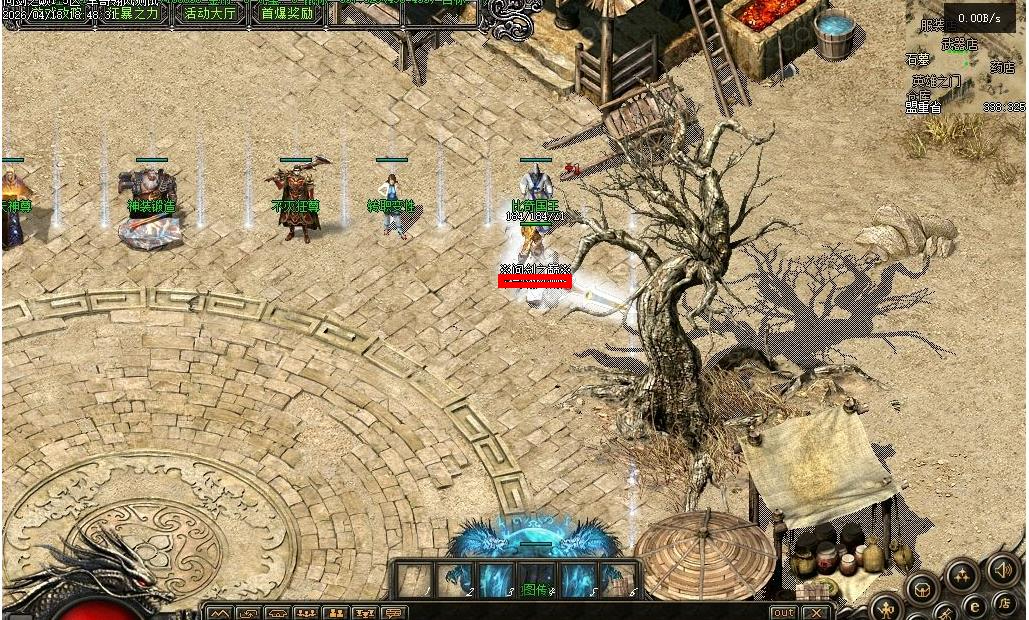Click the round double-up-arrow icon
This screenshot has width=1029, height=620.
pyautogui.click(x=961, y=574)
